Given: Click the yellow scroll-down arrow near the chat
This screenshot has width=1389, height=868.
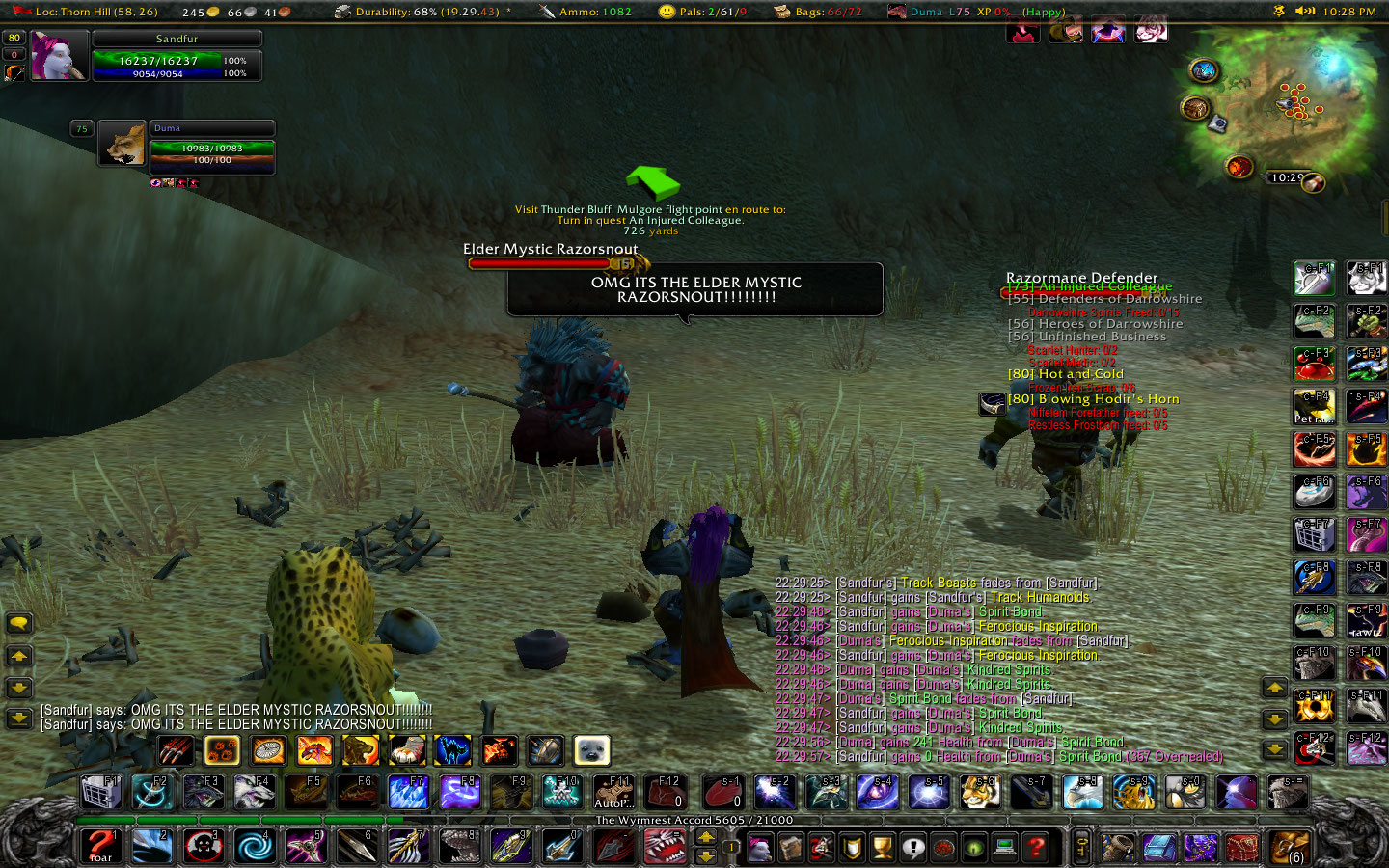Looking at the screenshot, I should 19,689.
